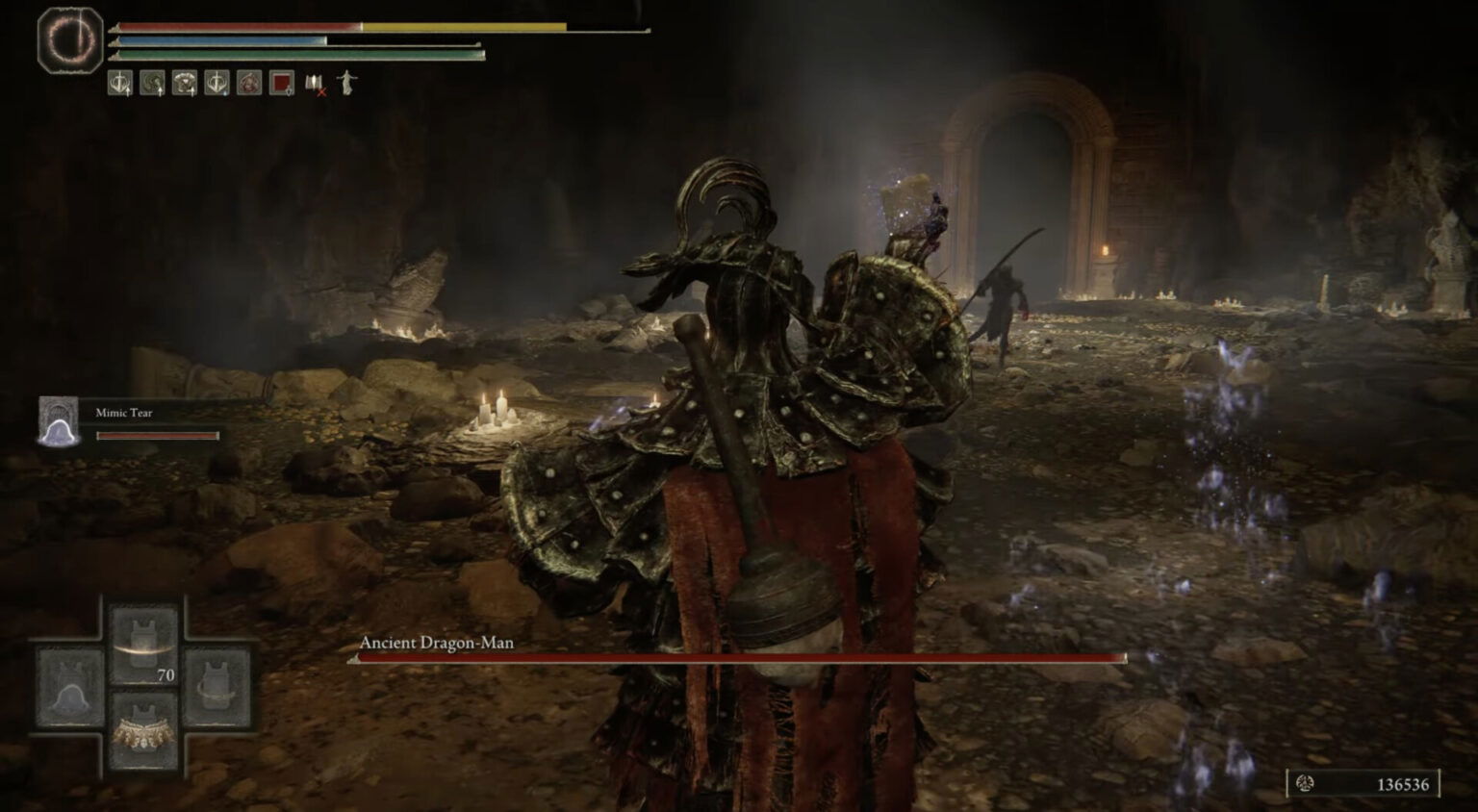The height and width of the screenshot is (812, 1478).
Task: Click the circular red enemy debuff icon
Action: (x=248, y=85)
